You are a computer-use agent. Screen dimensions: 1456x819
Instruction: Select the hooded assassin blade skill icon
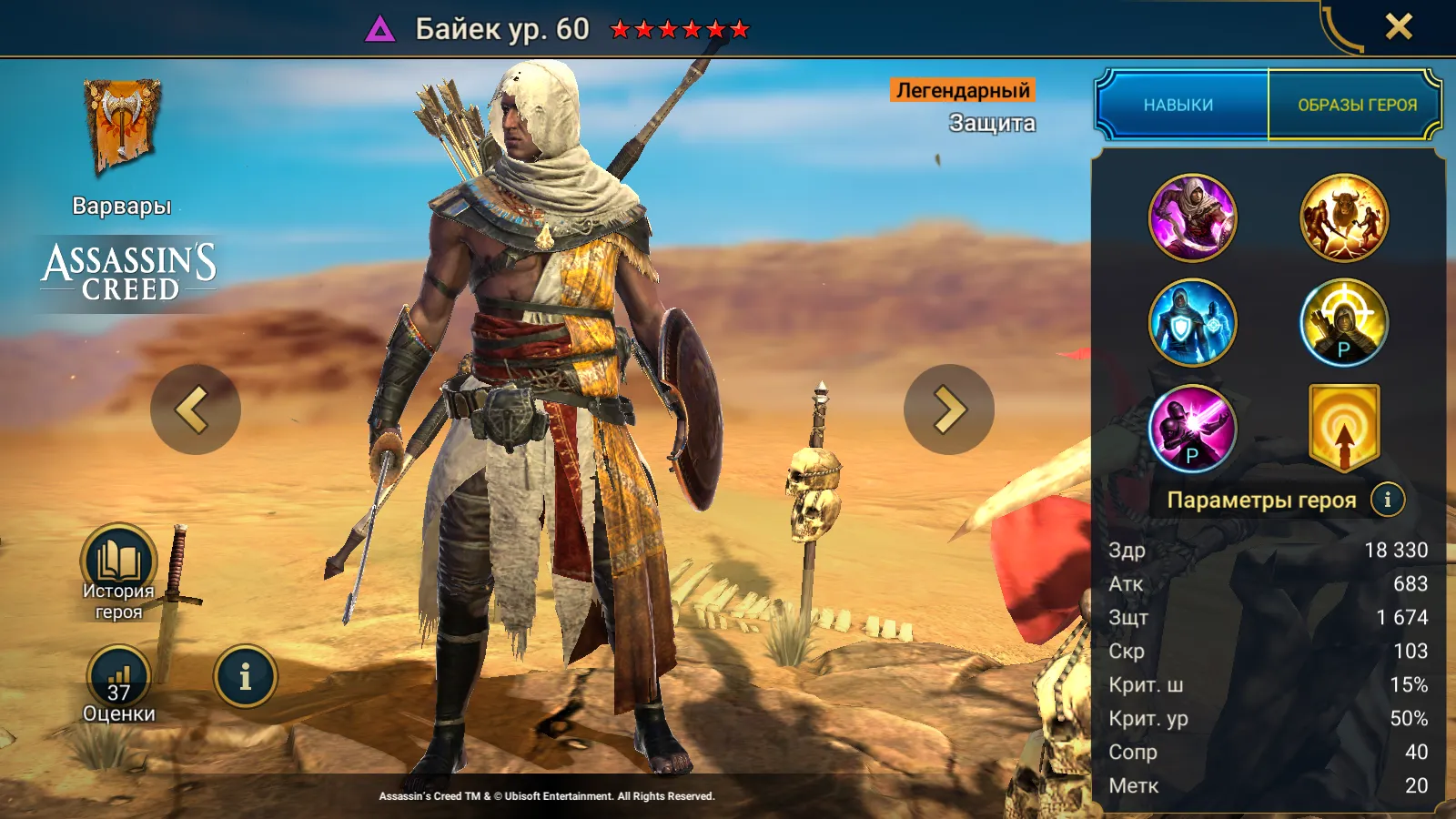point(1192,217)
